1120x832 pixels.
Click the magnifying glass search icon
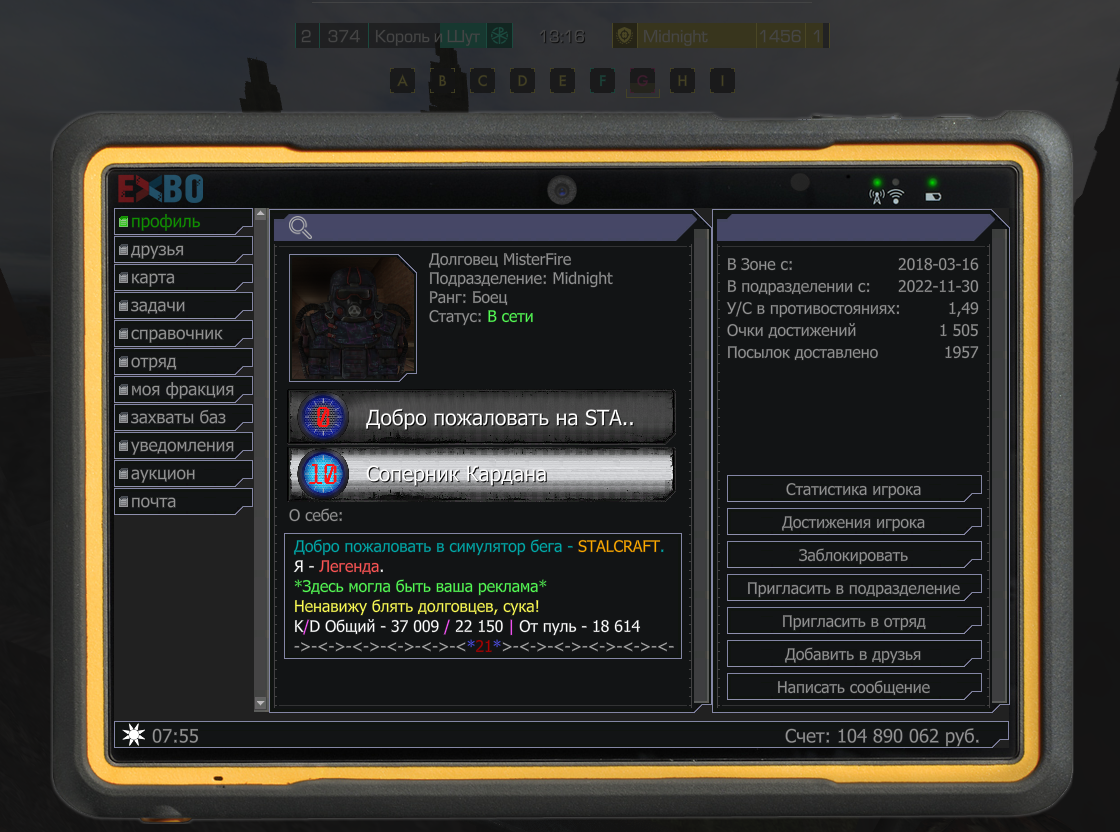pos(300,228)
